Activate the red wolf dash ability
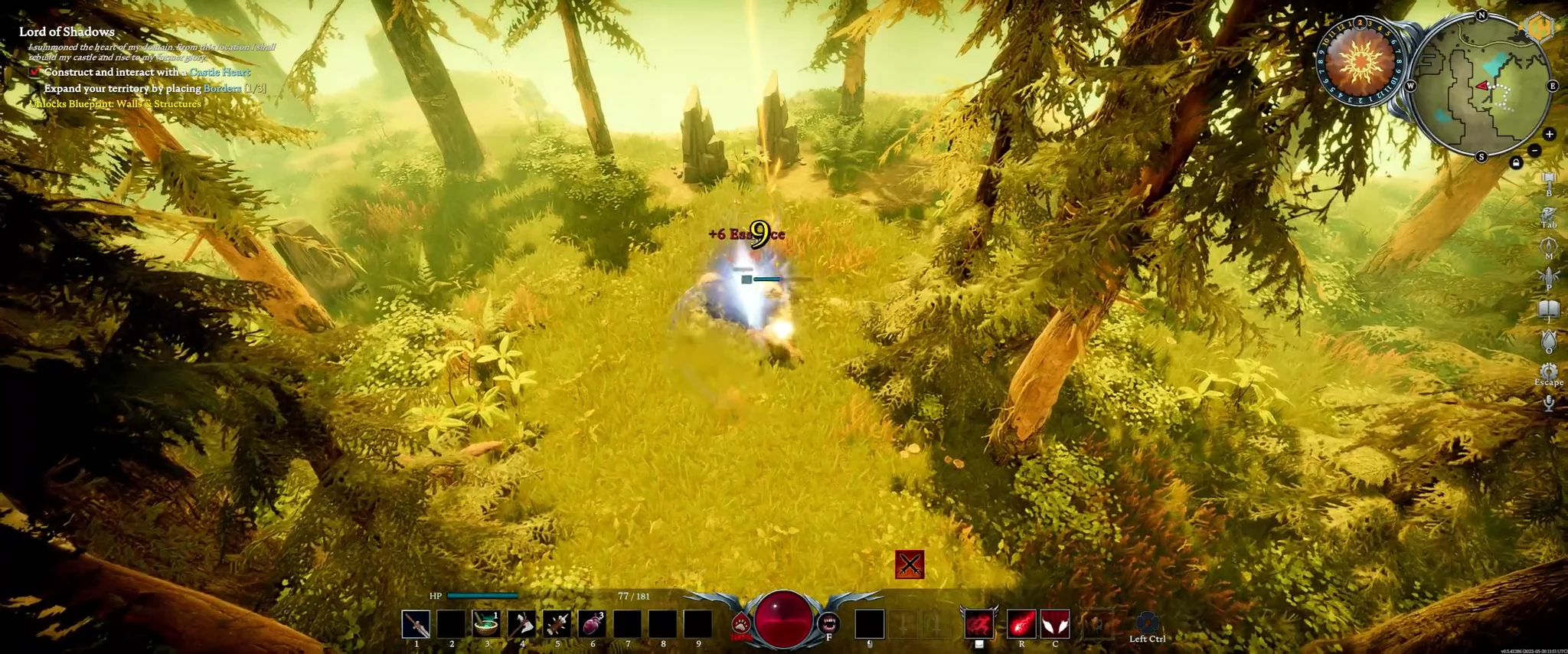Image resolution: width=1568 pixels, height=654 pixels. [978, 624]
